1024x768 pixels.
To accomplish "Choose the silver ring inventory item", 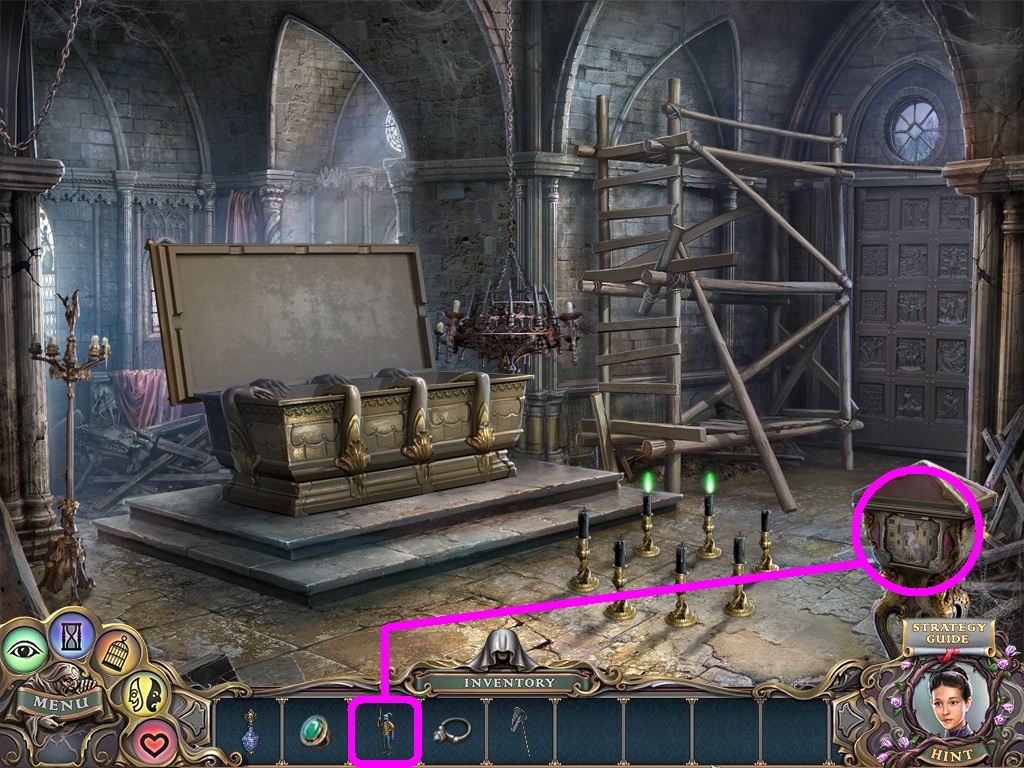I will pyautogui.click(x=452, y=731).
